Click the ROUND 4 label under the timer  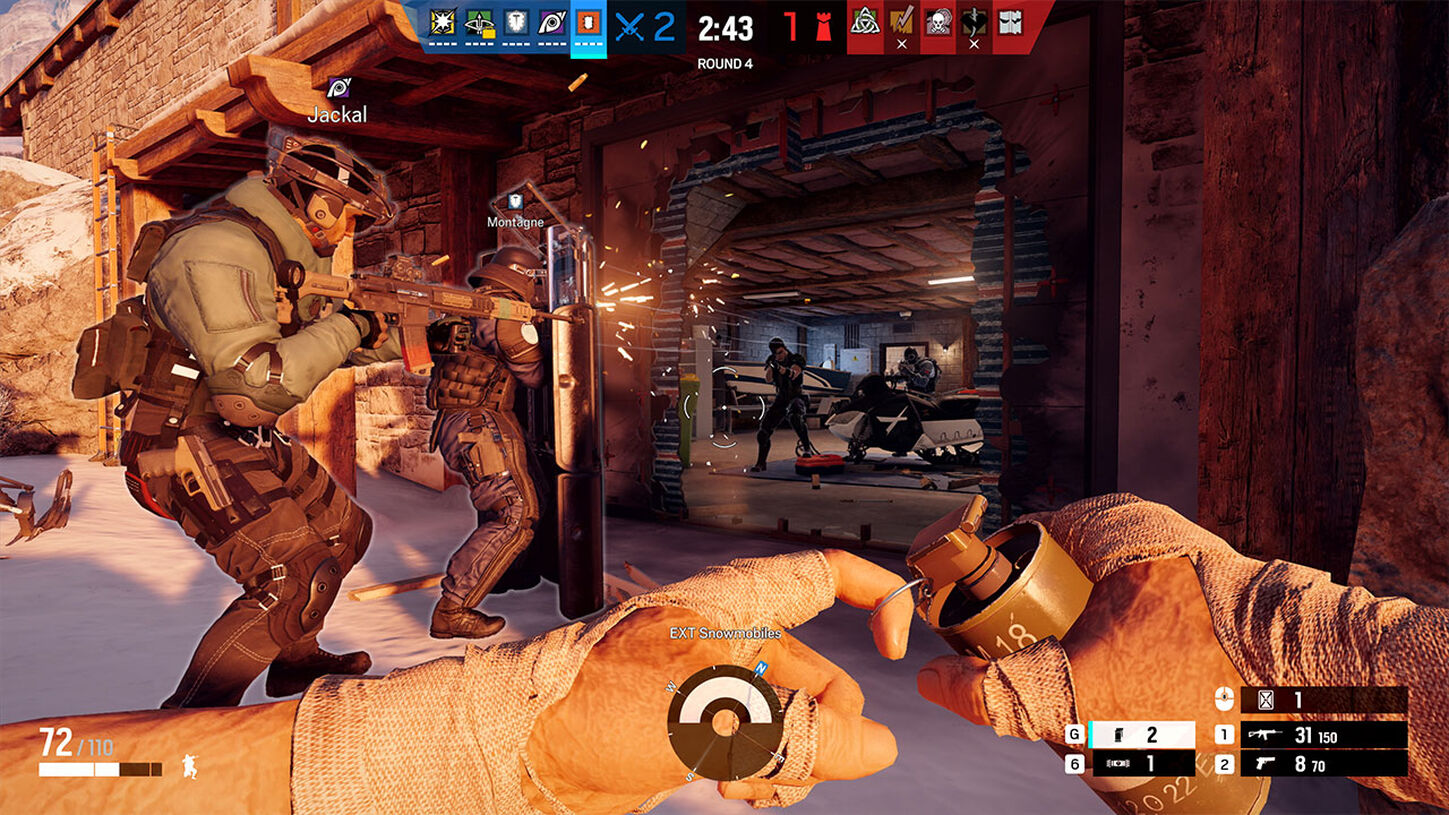[724, 62]
